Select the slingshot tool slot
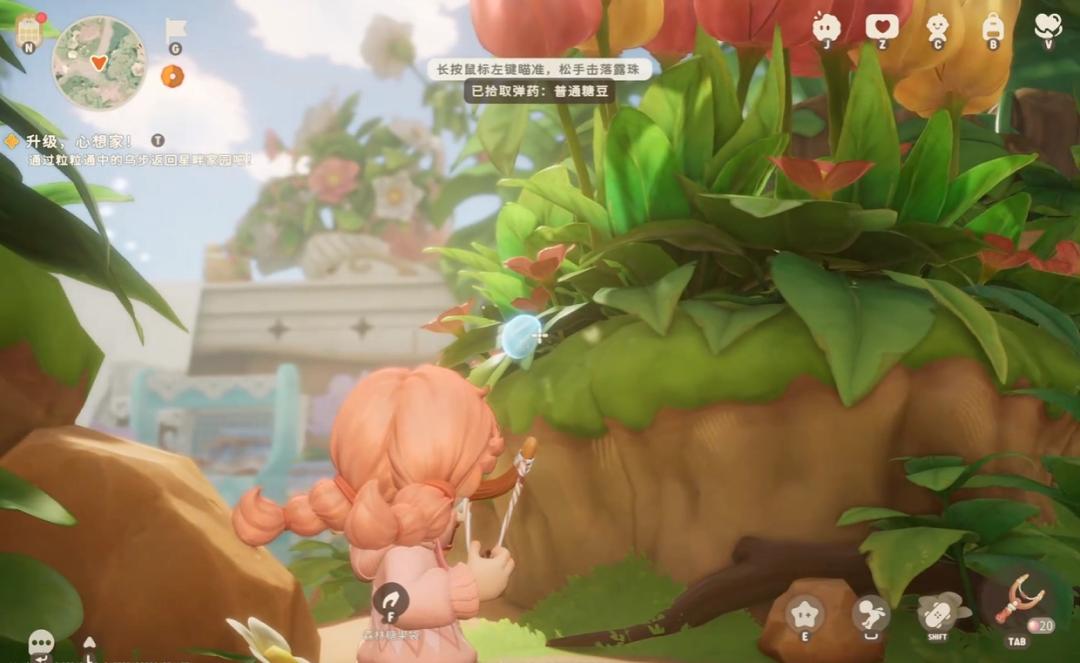 [x=1018, y=606]
